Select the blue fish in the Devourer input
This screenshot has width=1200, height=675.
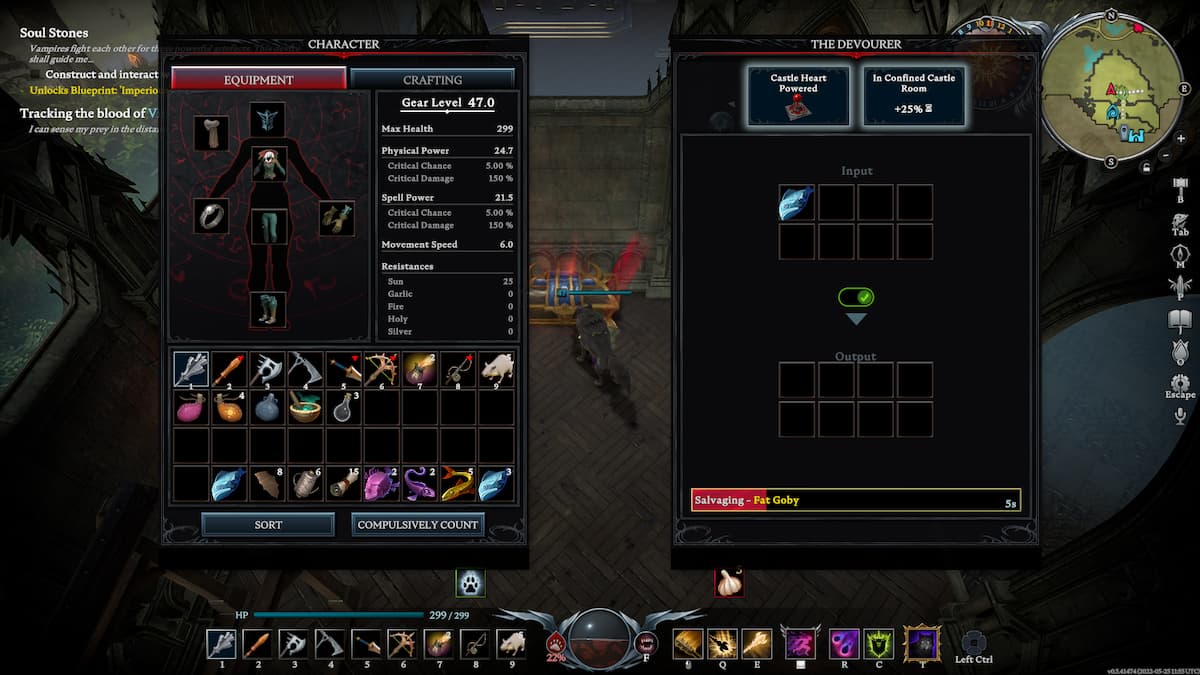[x=797, y=202]
